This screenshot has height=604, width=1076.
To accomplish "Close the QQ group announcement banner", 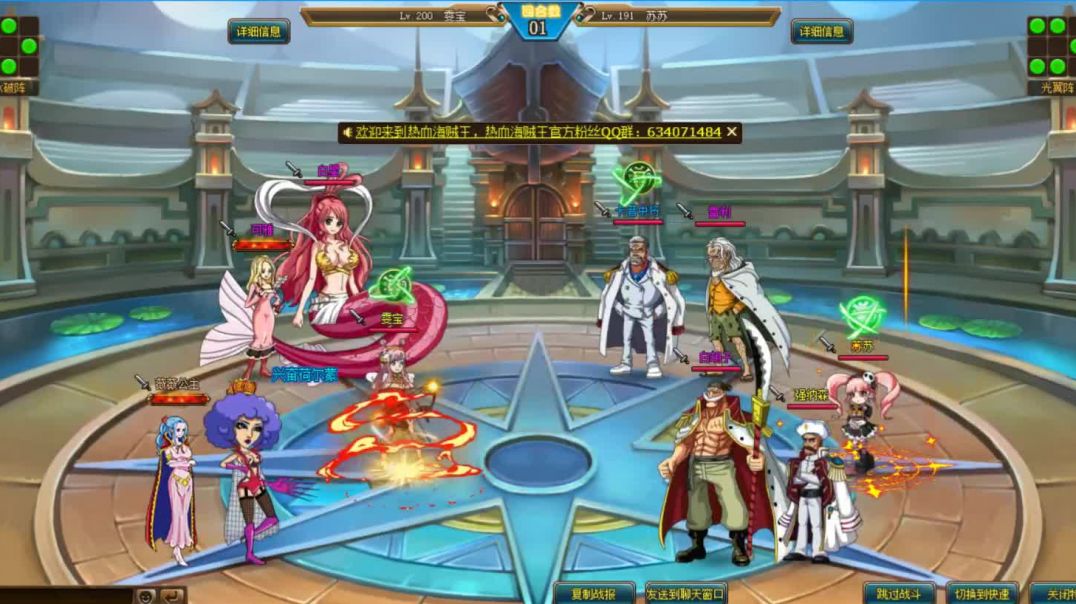I will coord(732,132).
